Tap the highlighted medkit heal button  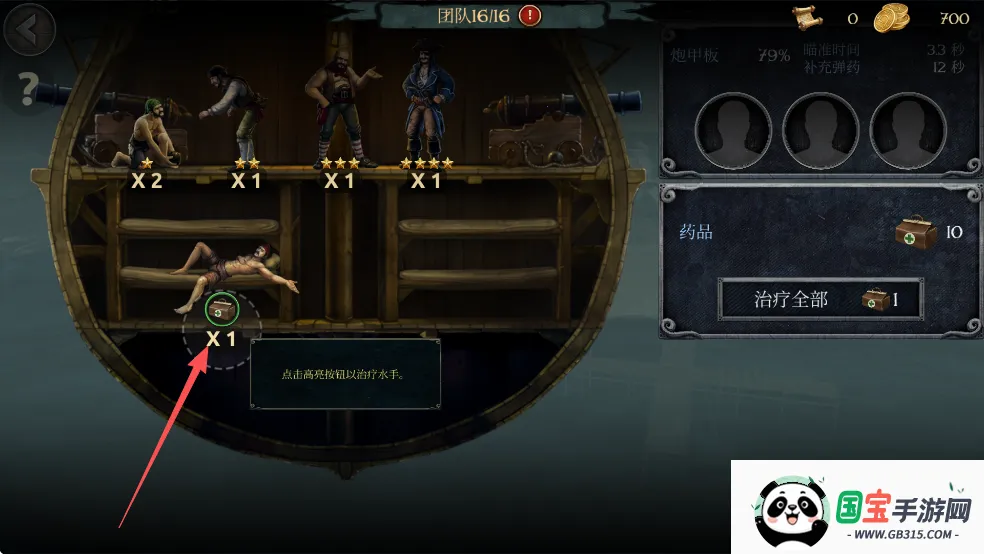[x=221, y=308]
